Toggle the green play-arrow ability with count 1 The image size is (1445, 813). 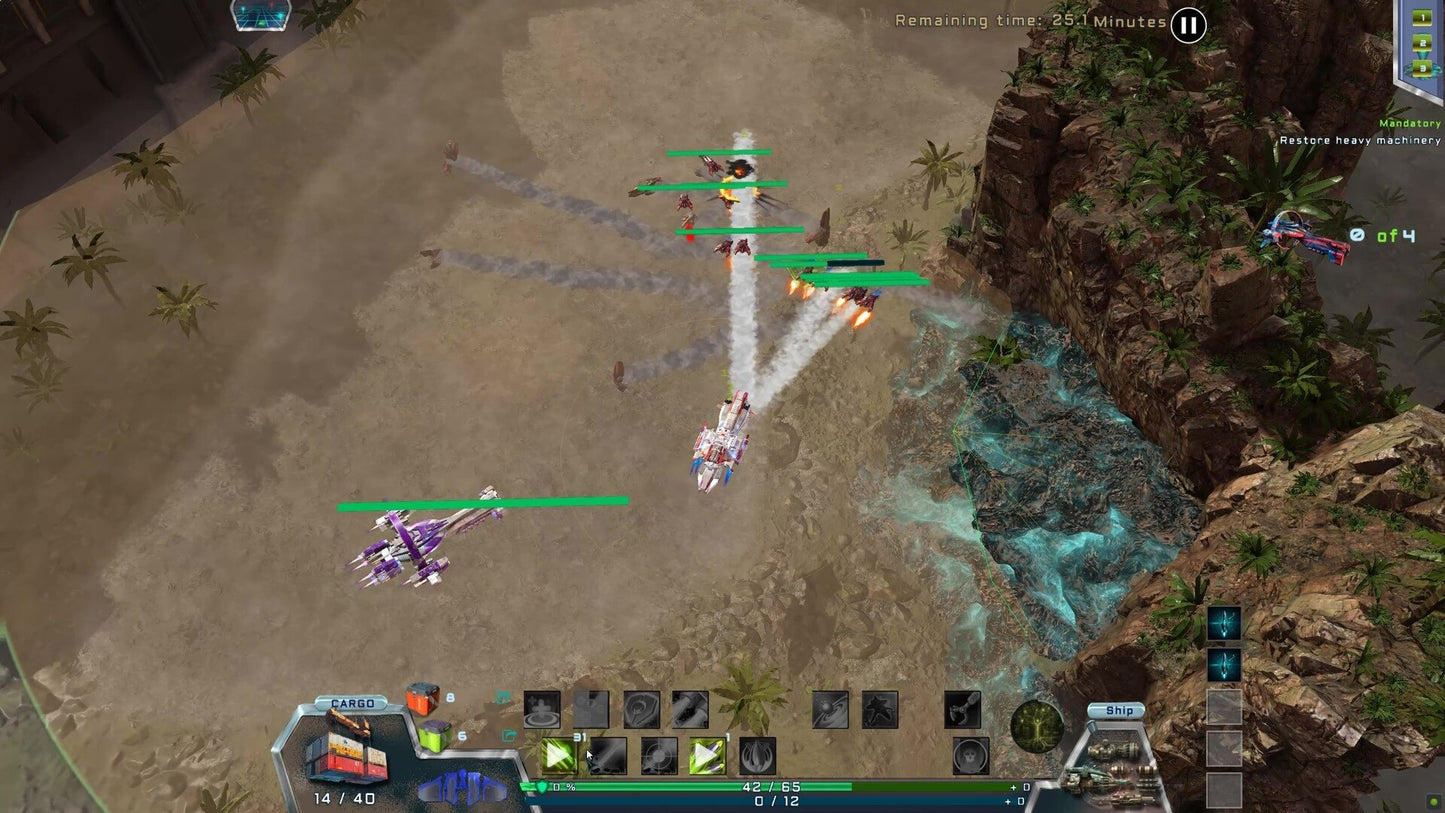708,756
